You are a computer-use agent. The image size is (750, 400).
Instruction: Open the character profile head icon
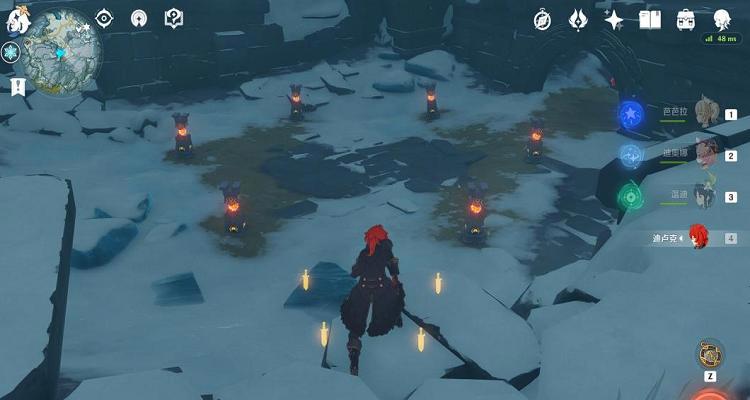[x=722, y=19]
